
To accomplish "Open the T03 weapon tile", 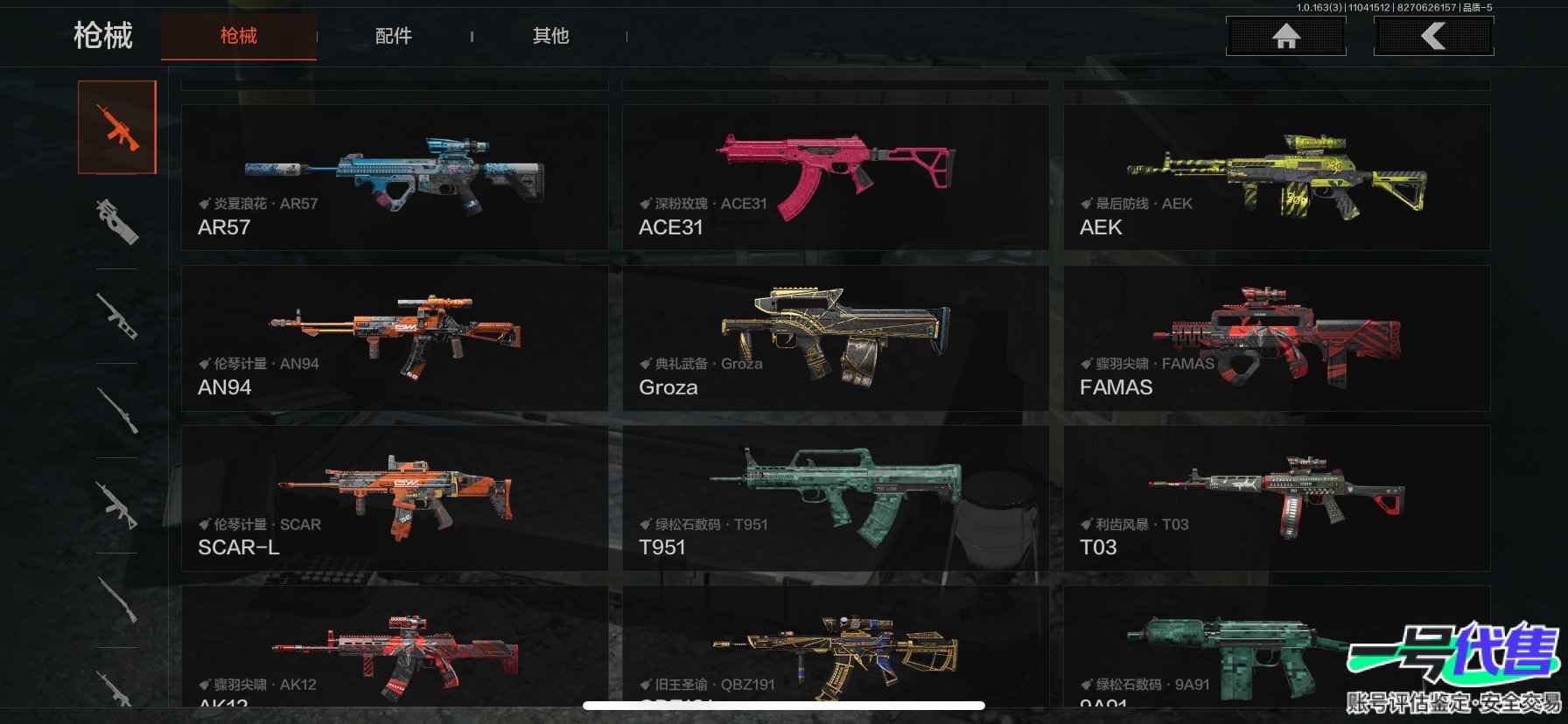I will pyautogui.click(x=1276, y=498).
